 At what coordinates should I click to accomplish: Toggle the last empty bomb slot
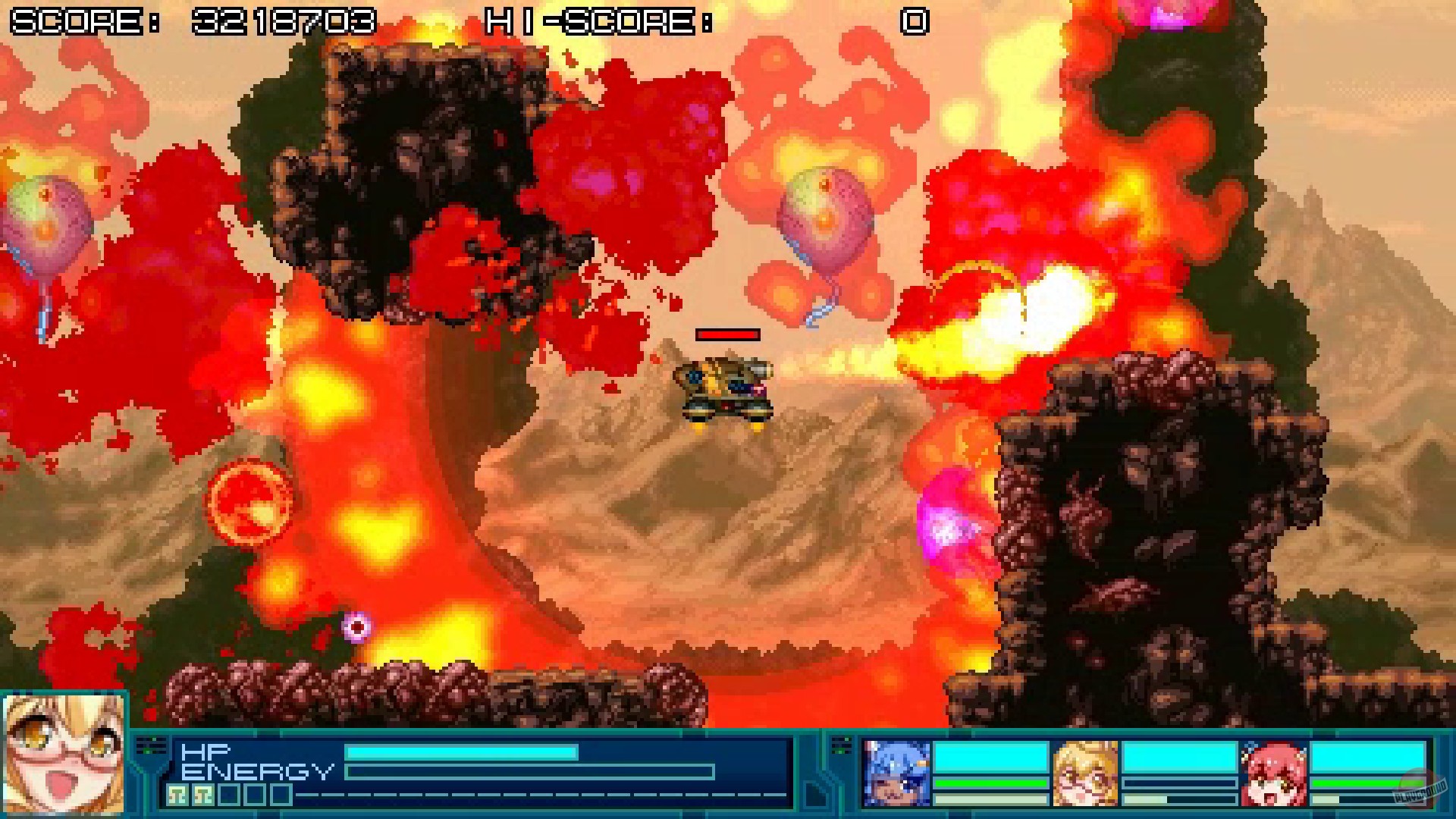click(281, 795)
